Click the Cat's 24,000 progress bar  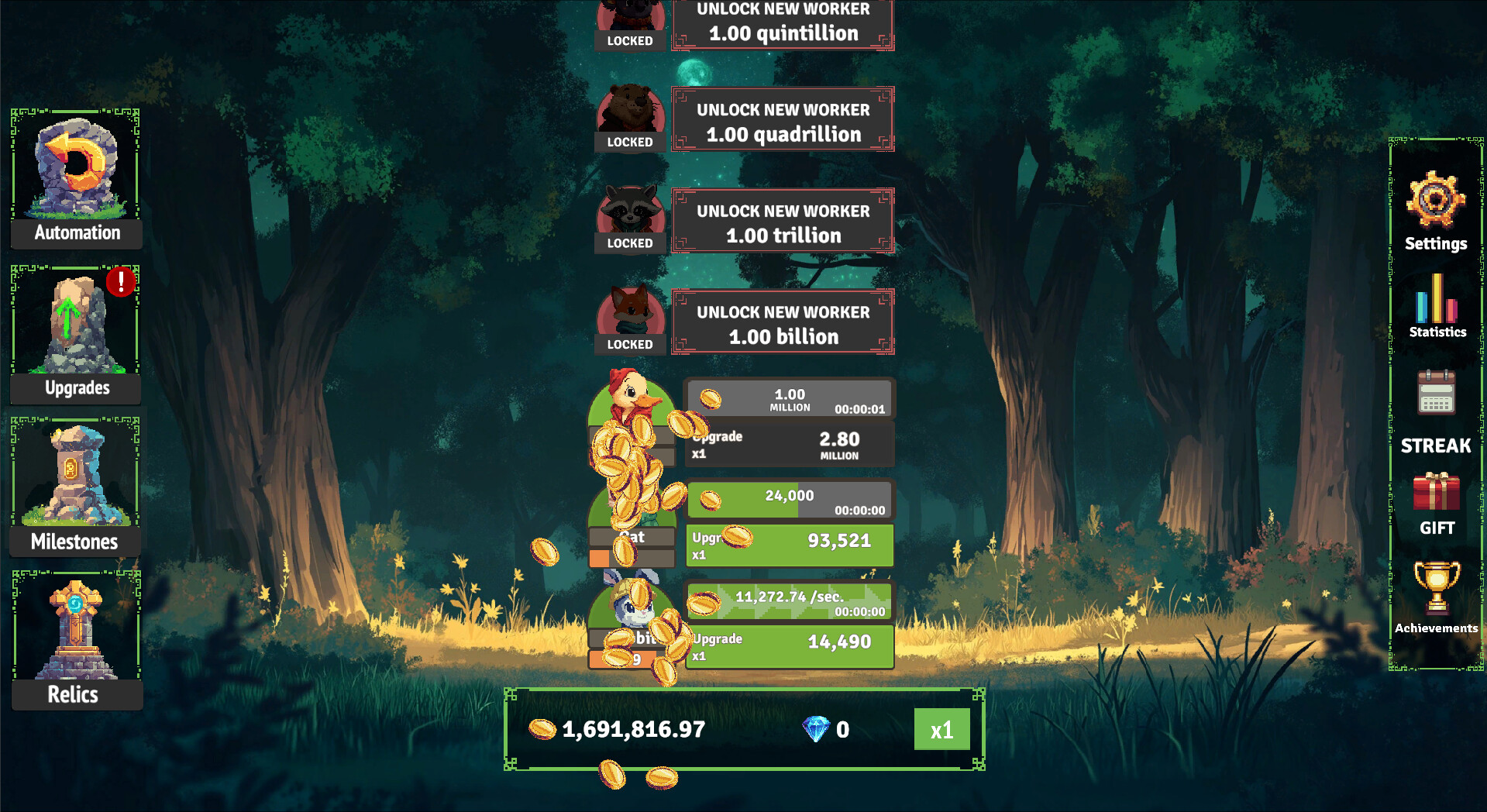coord(789,498)
